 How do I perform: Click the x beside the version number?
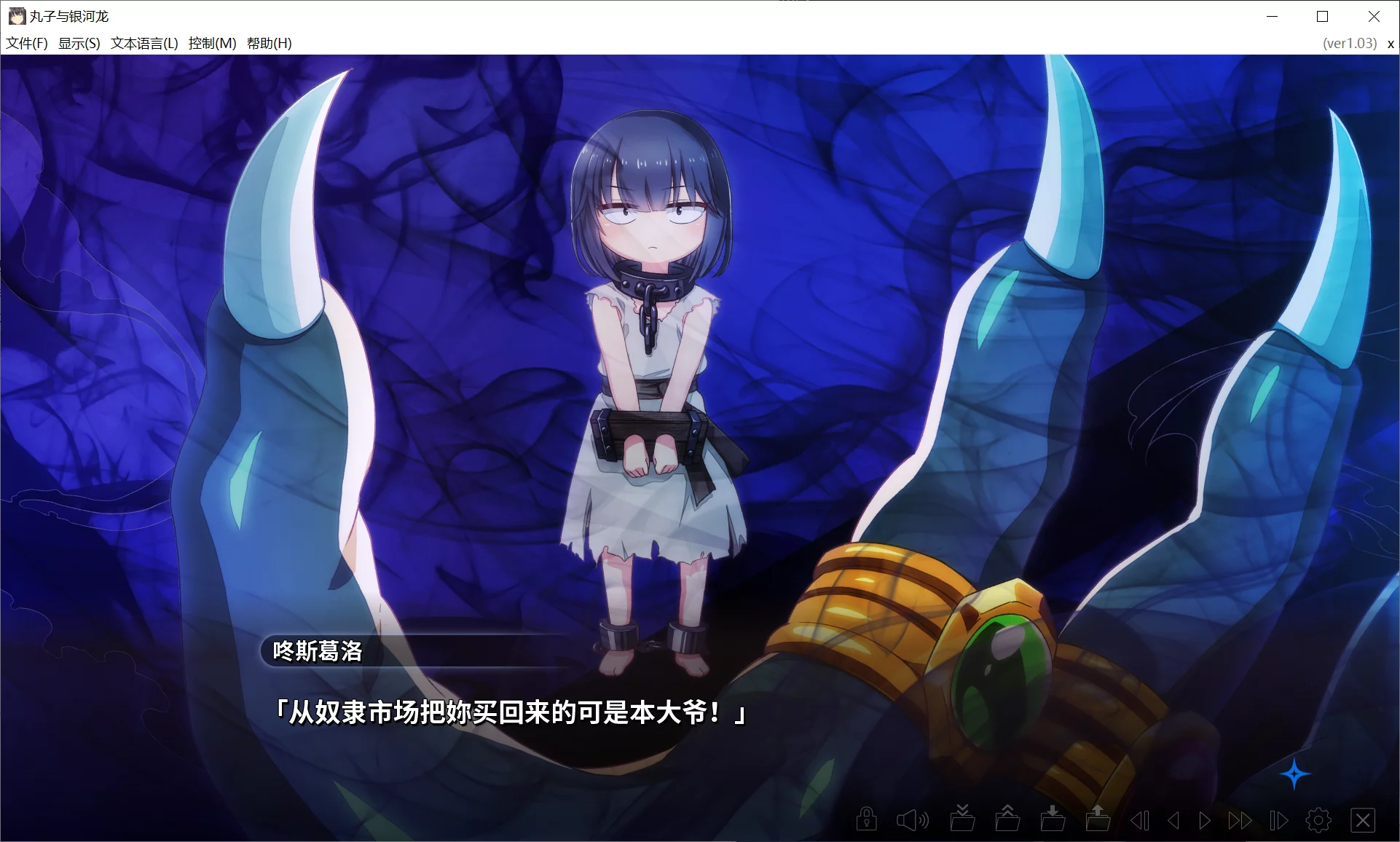pyautogui.click(x=1390, y=43)
